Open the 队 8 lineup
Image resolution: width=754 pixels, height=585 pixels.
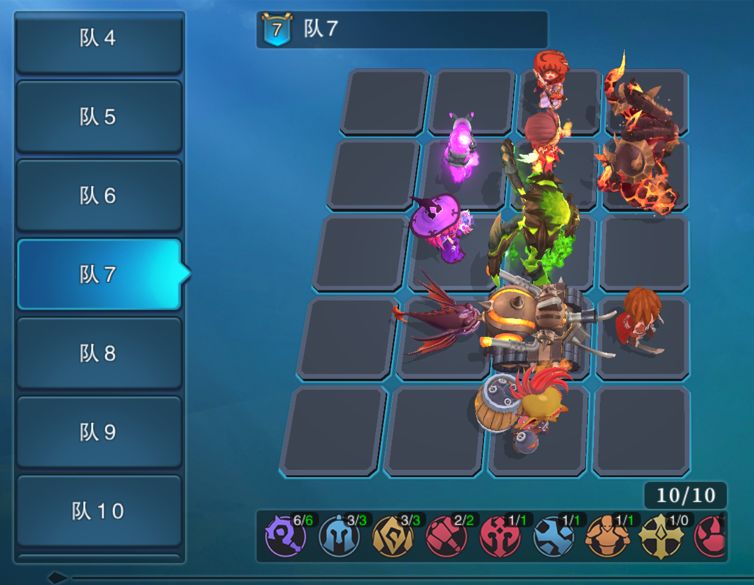point(98,353)
